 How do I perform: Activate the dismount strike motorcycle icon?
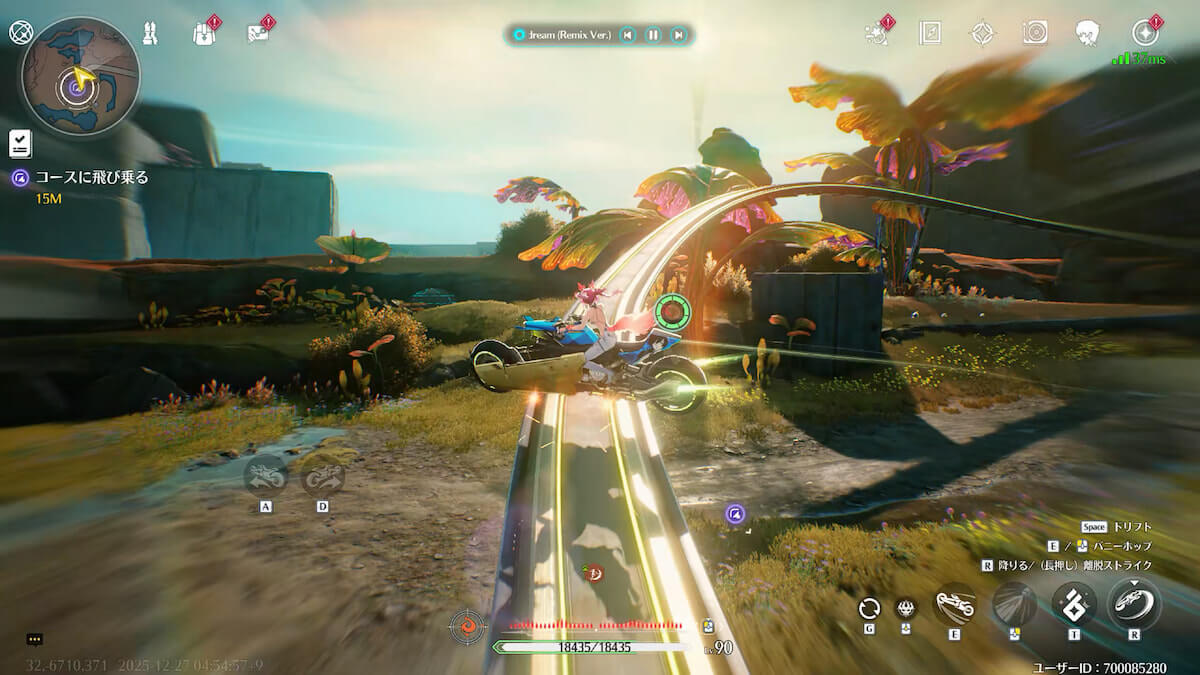click(x=1134, y=604)
